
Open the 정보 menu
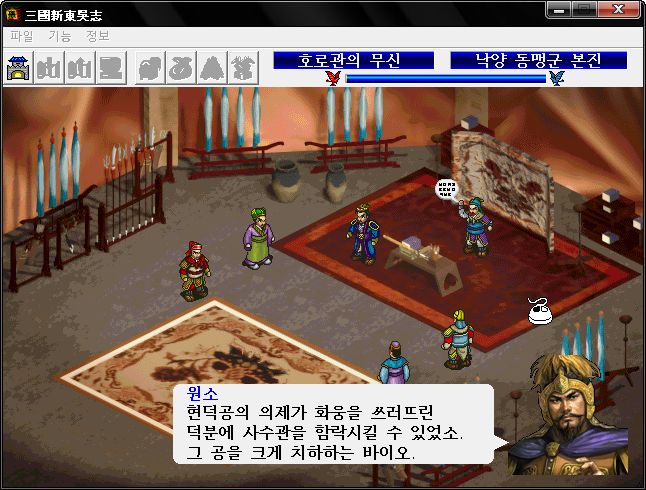(98, 36)
